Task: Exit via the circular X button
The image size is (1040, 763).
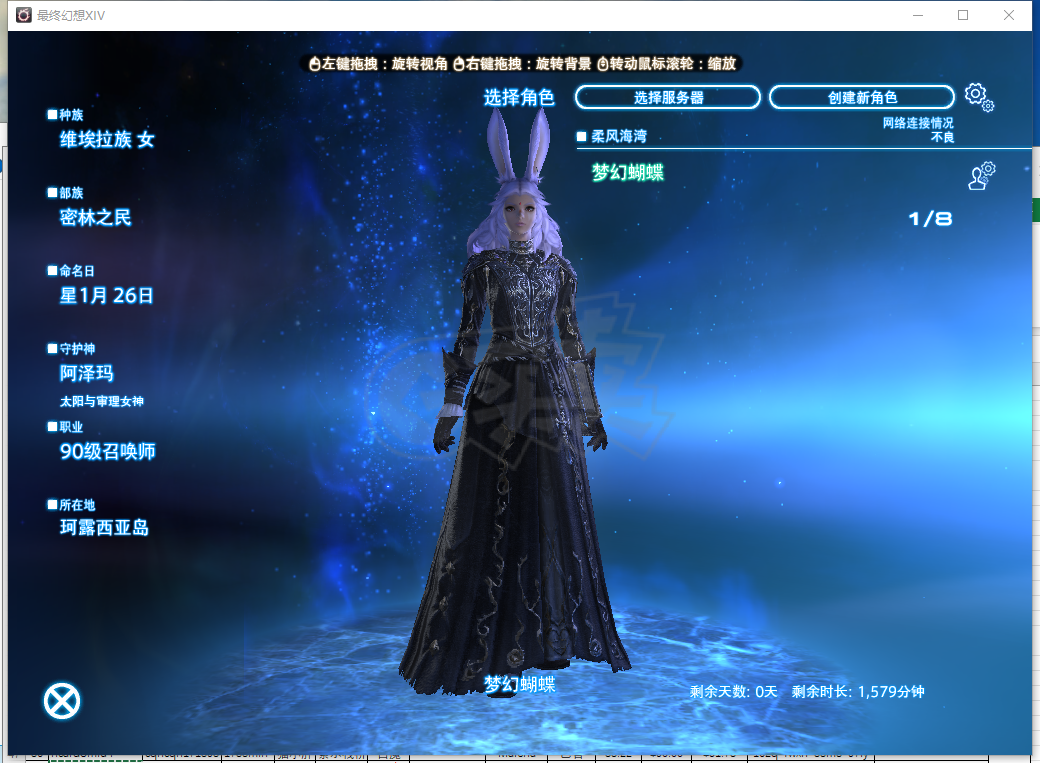Action: (x=62, y=701)
